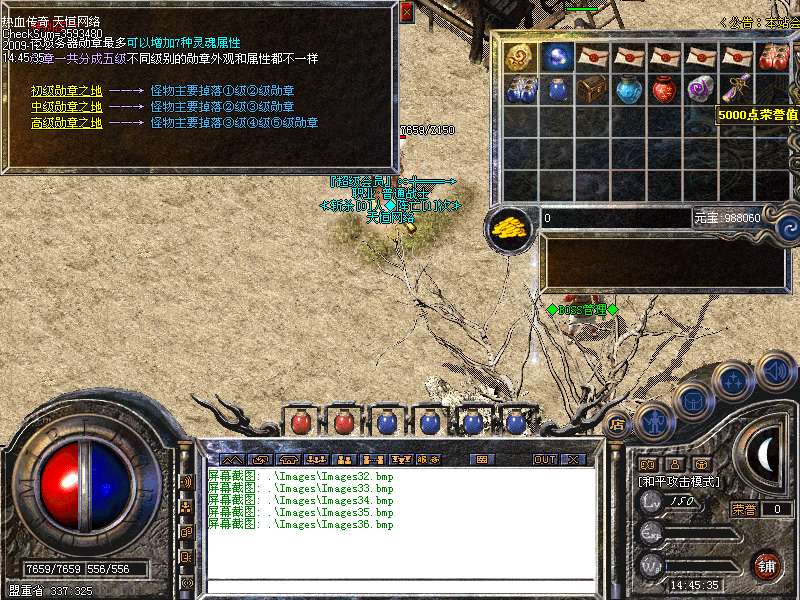Open the red 铺 stall button
Screen dimensions: 800x600
767,566
